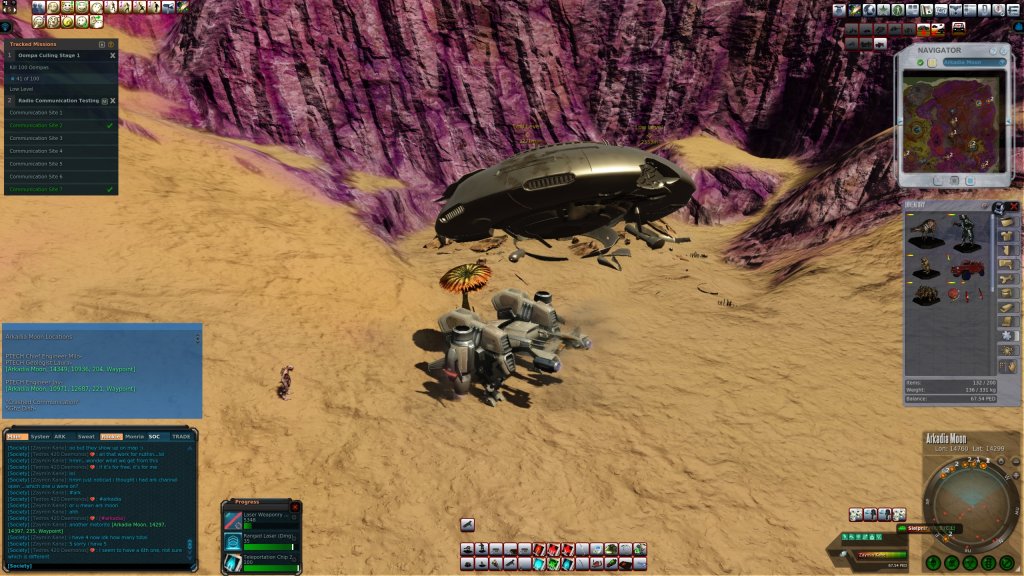This screenshot has height=576, width=1024.
Task: Select the Laser Weaponry skill entry
Action: pyautogui.click(x=261, y=520)
